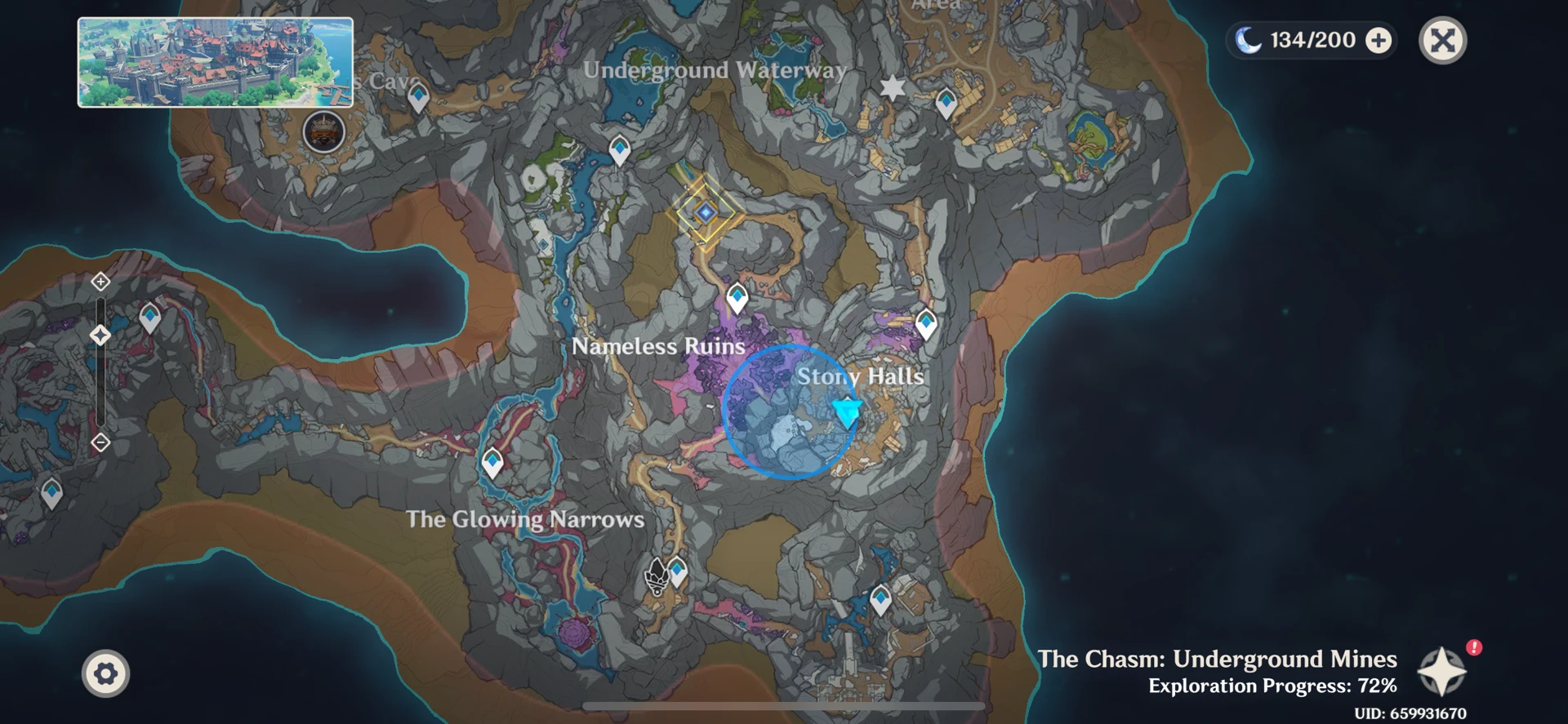The image size is (1568, 724).
Task: Close the map with the X button
Action: pos(1442,39)
